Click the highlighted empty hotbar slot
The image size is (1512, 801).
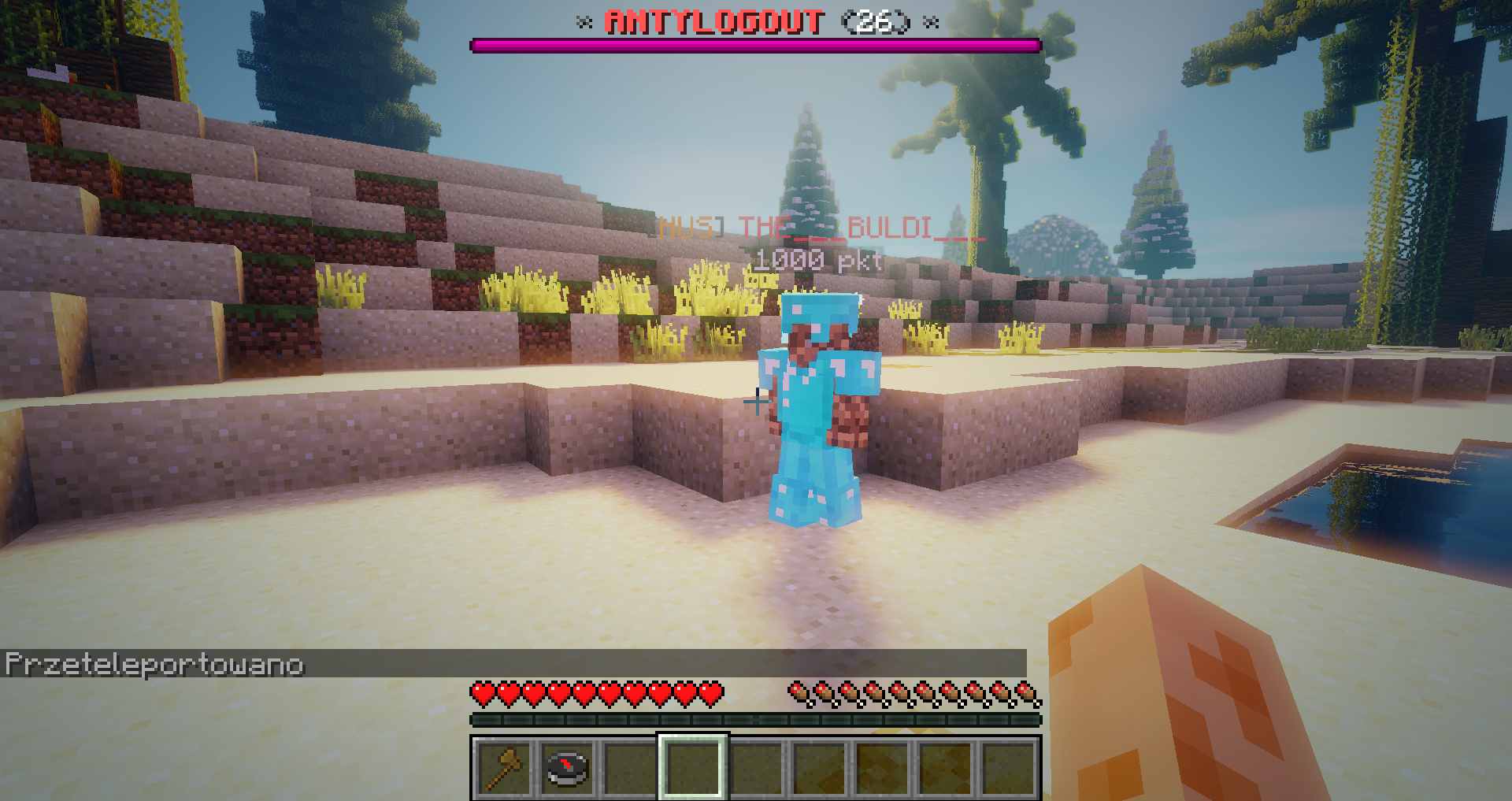click(693, 768)
